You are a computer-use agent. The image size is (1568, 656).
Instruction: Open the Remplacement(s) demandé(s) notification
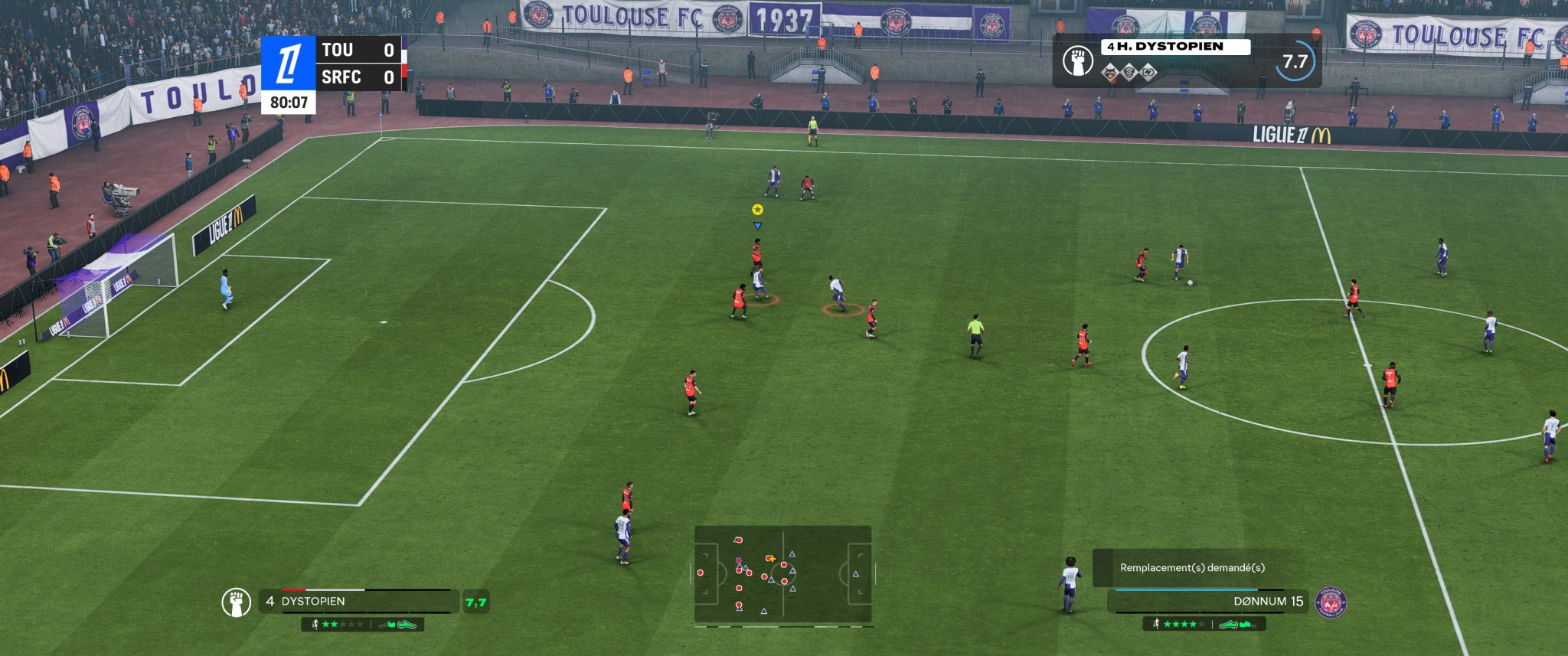click(x=1192, y=568)
